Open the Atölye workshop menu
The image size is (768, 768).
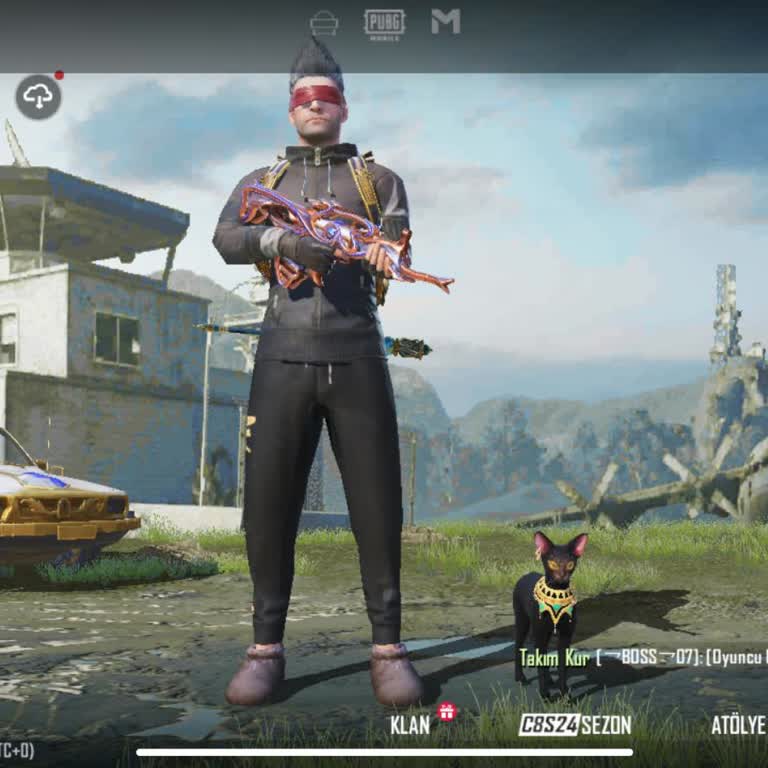coord(738,724)
